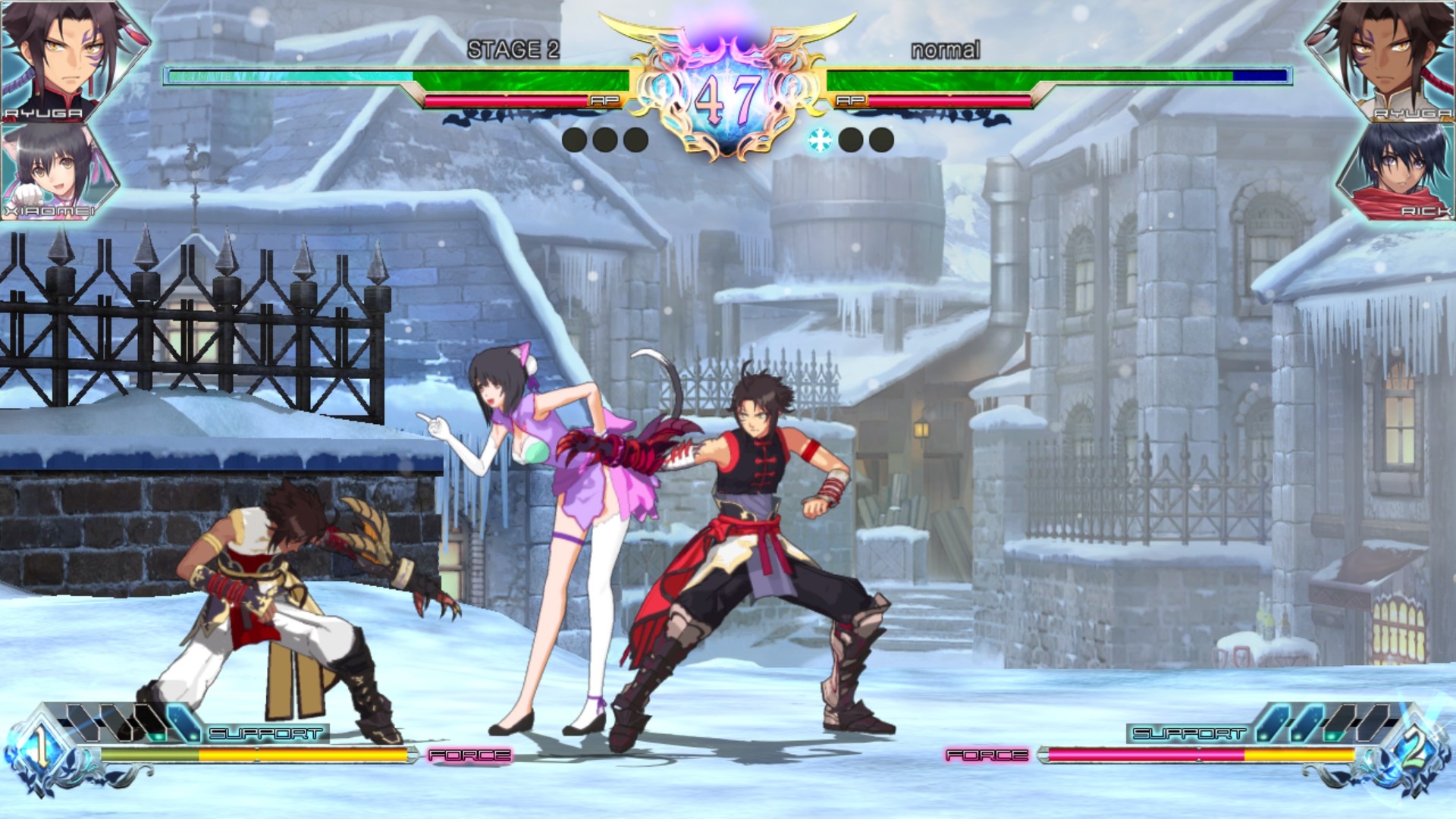Viewport: 1456px width, 819px height.
Task: Click the player 2 crystal emblem
Action: 1413,751
